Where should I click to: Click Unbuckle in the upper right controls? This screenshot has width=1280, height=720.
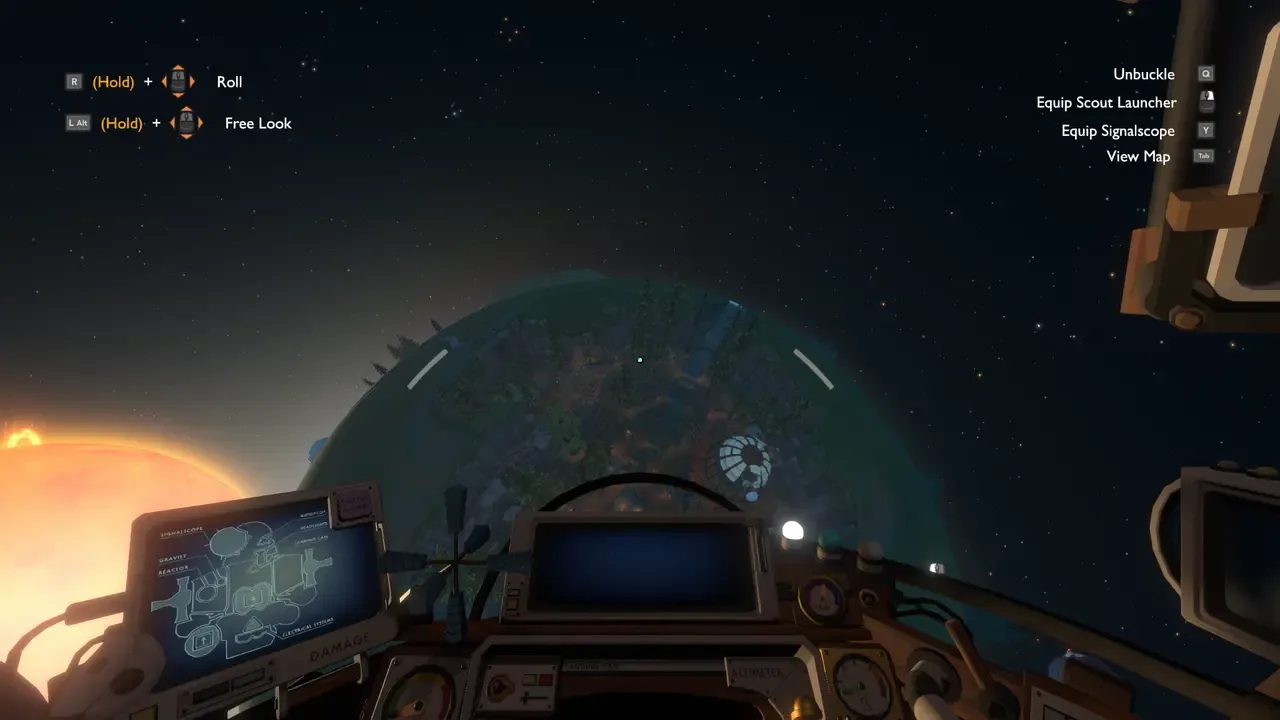click(x=1143, y=73)
